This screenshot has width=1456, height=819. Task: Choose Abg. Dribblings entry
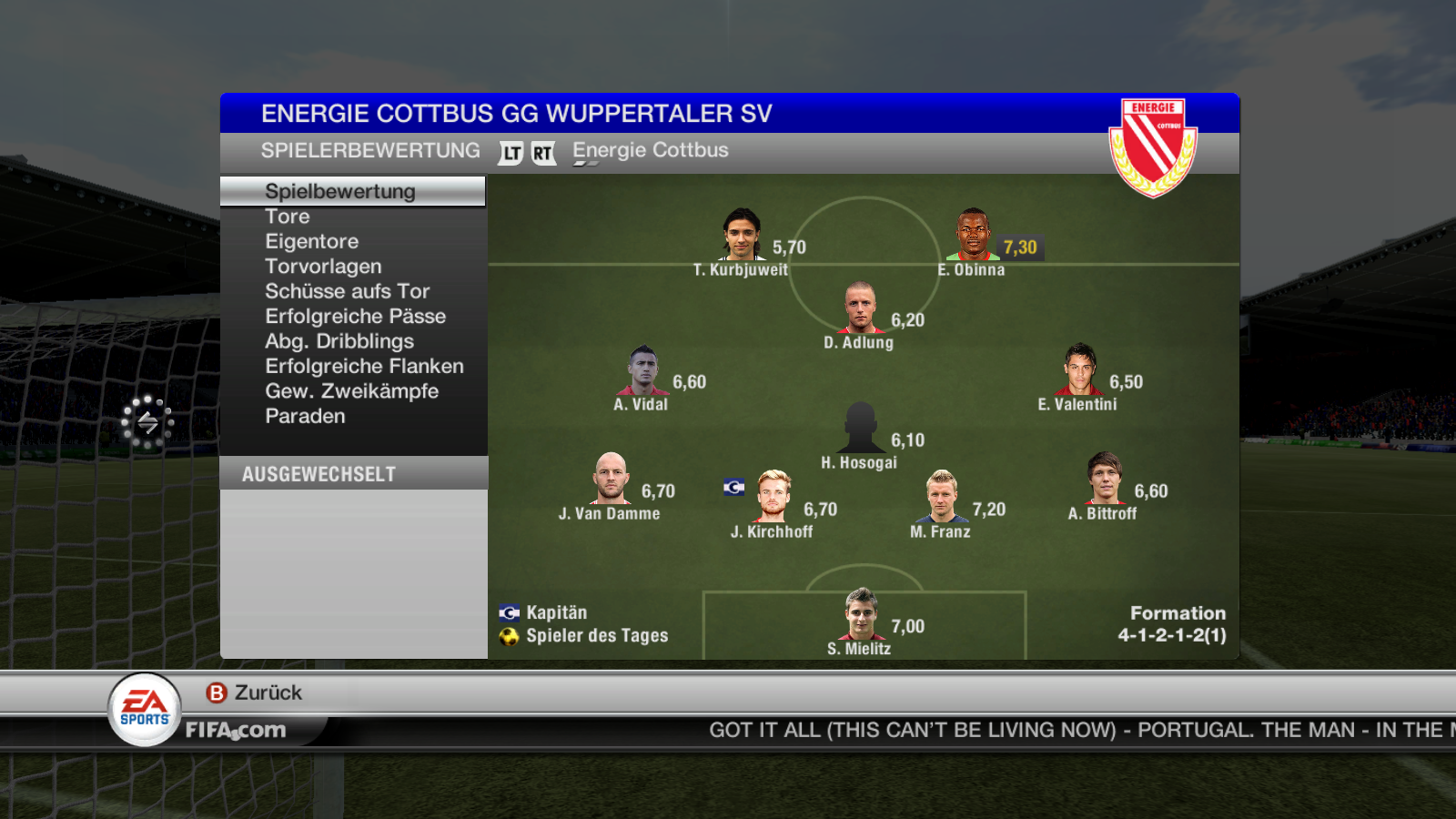(339, 341)
